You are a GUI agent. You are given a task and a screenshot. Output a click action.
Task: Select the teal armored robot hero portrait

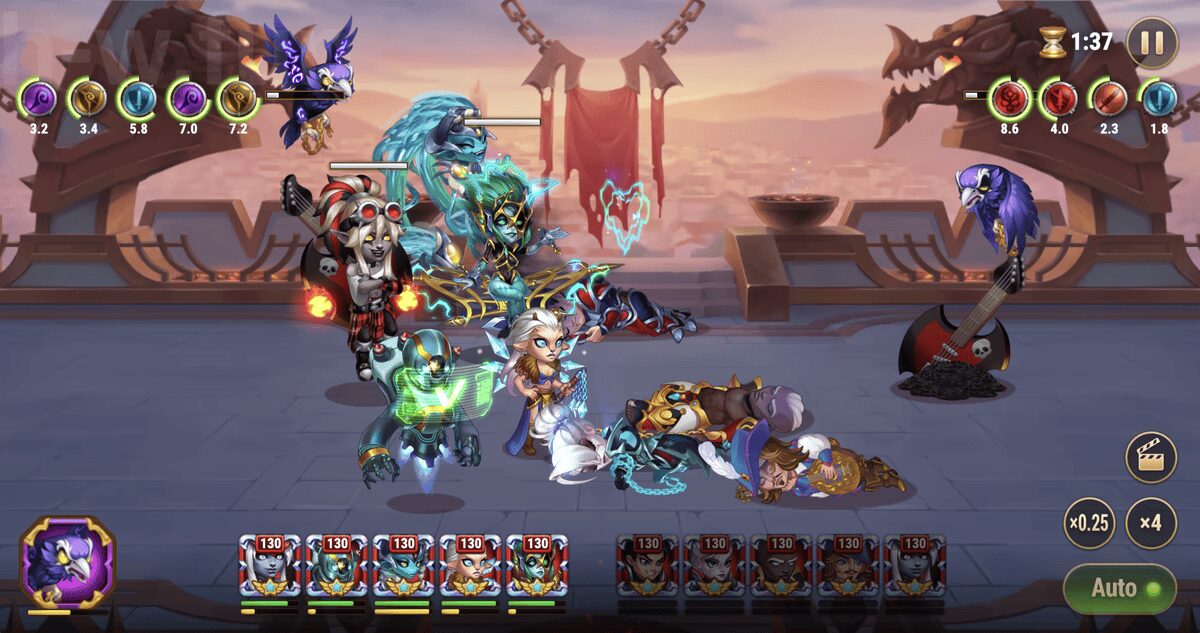[336, 567]
